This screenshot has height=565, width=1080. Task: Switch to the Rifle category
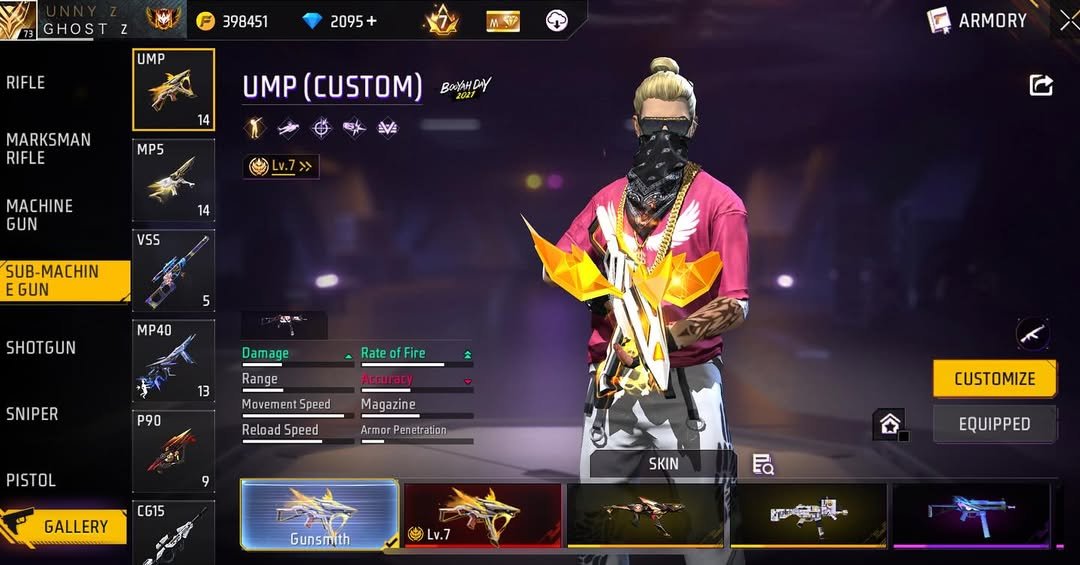point(27,83)
